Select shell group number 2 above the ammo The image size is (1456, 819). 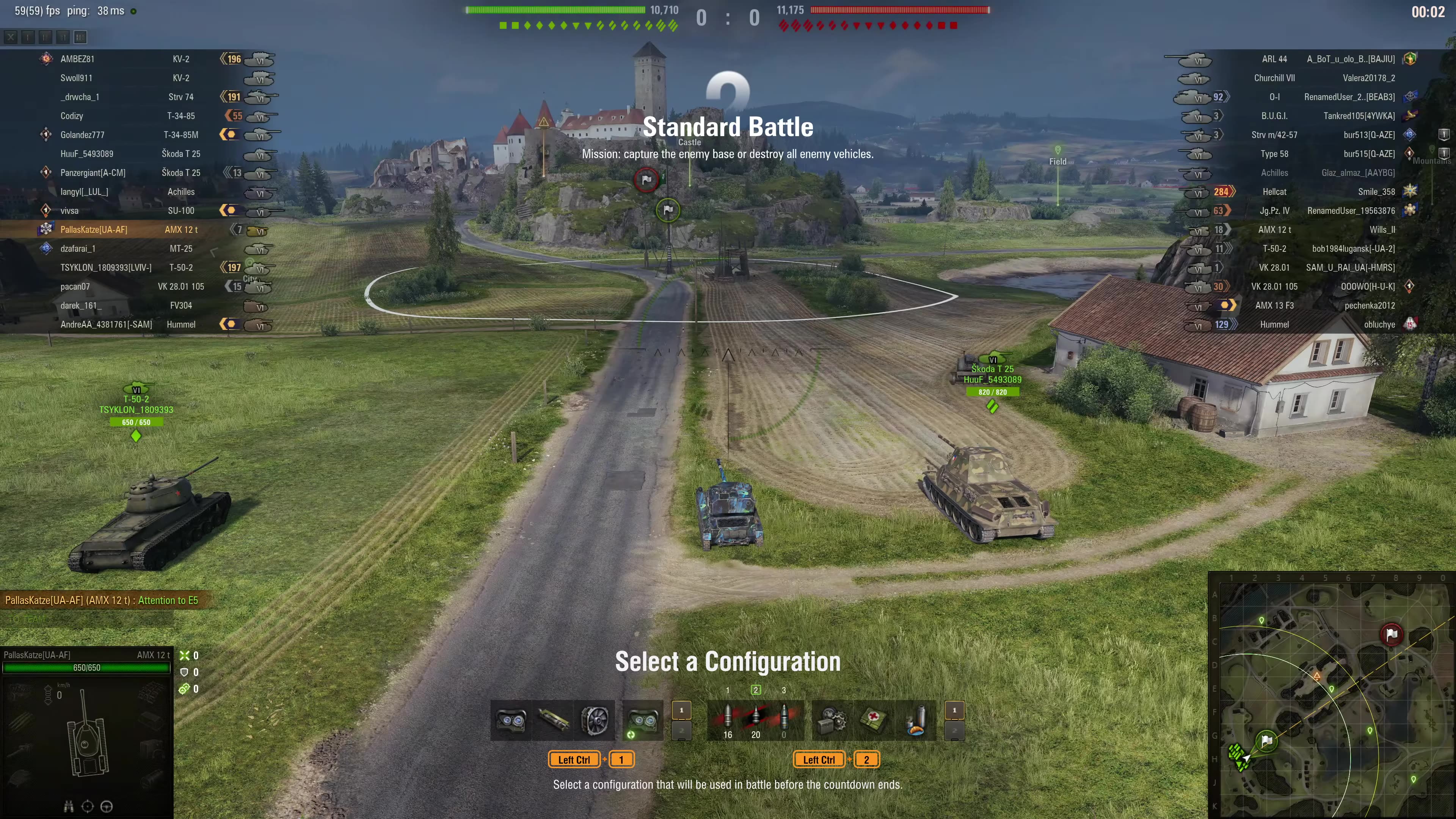(x=756, y=690)
